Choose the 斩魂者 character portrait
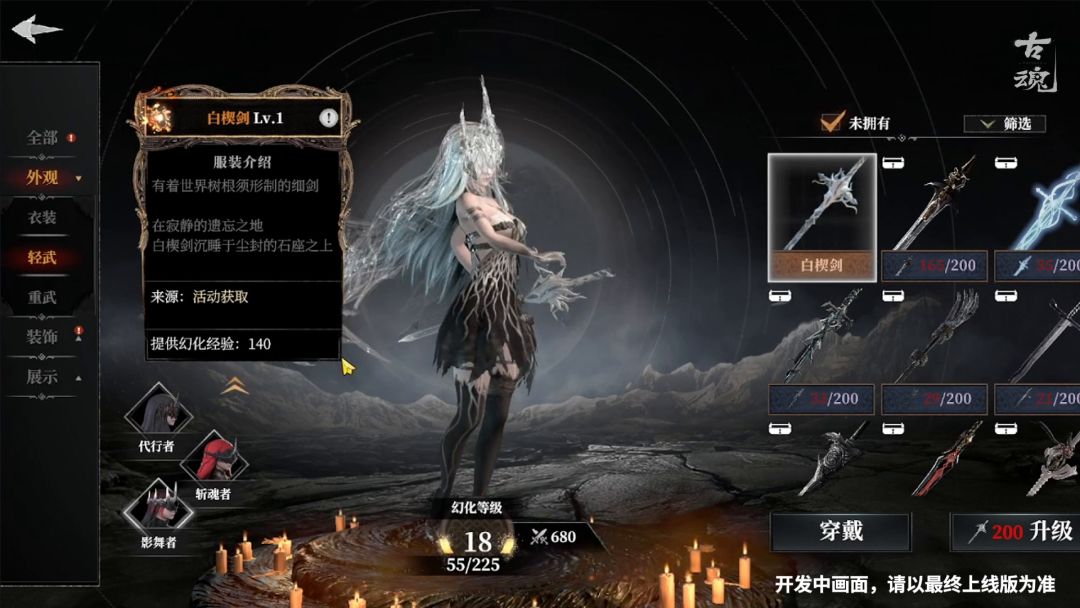This screenshot has height=608, width=1080. pos(212,460)
